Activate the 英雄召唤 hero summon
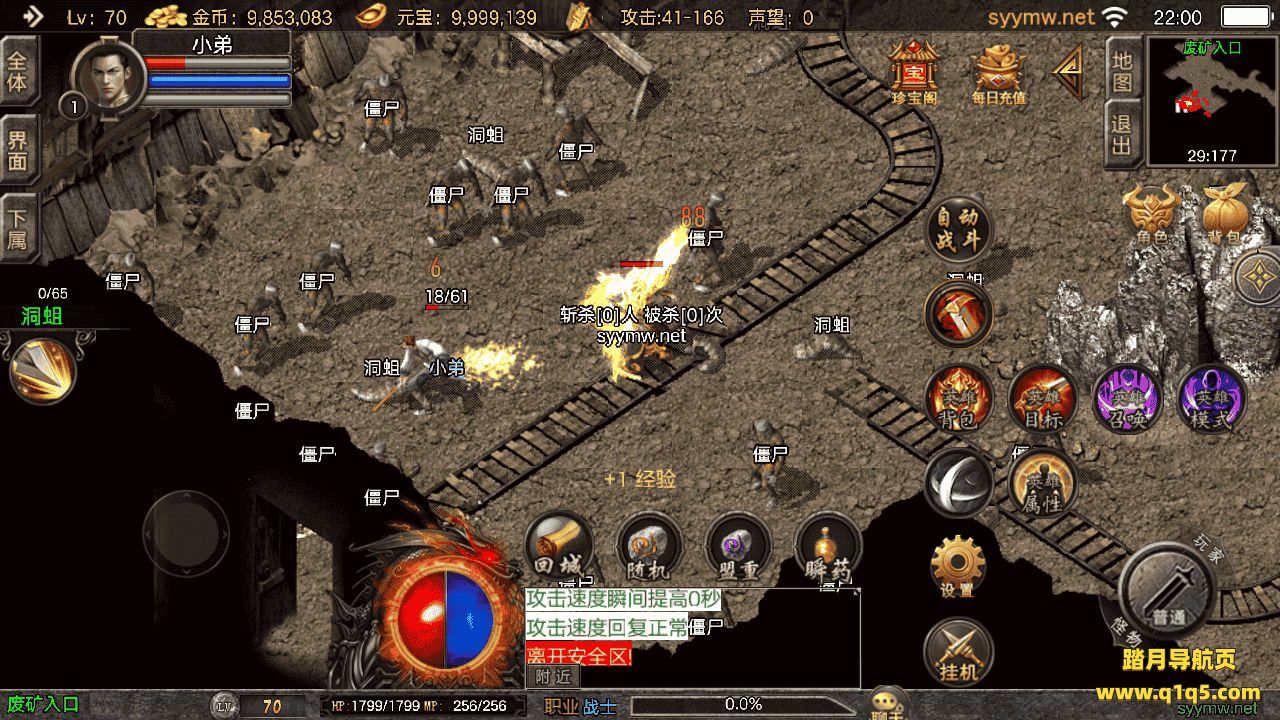 coord(1127,398)
